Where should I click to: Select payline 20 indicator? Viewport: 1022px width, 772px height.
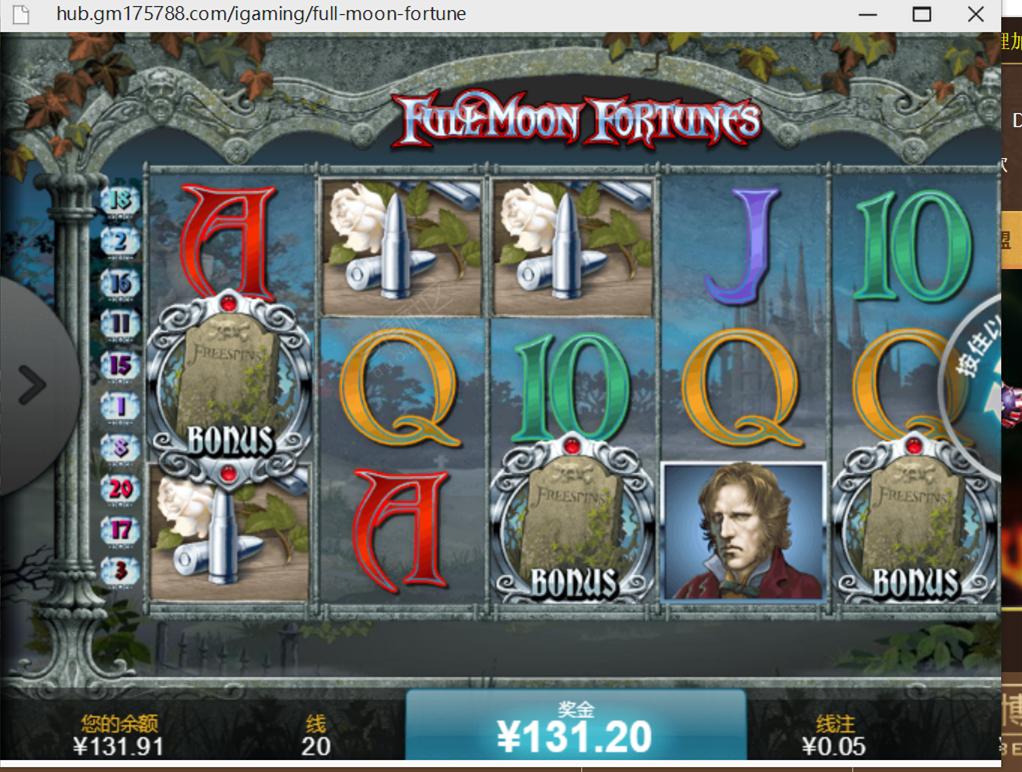(x=120, y=488)
